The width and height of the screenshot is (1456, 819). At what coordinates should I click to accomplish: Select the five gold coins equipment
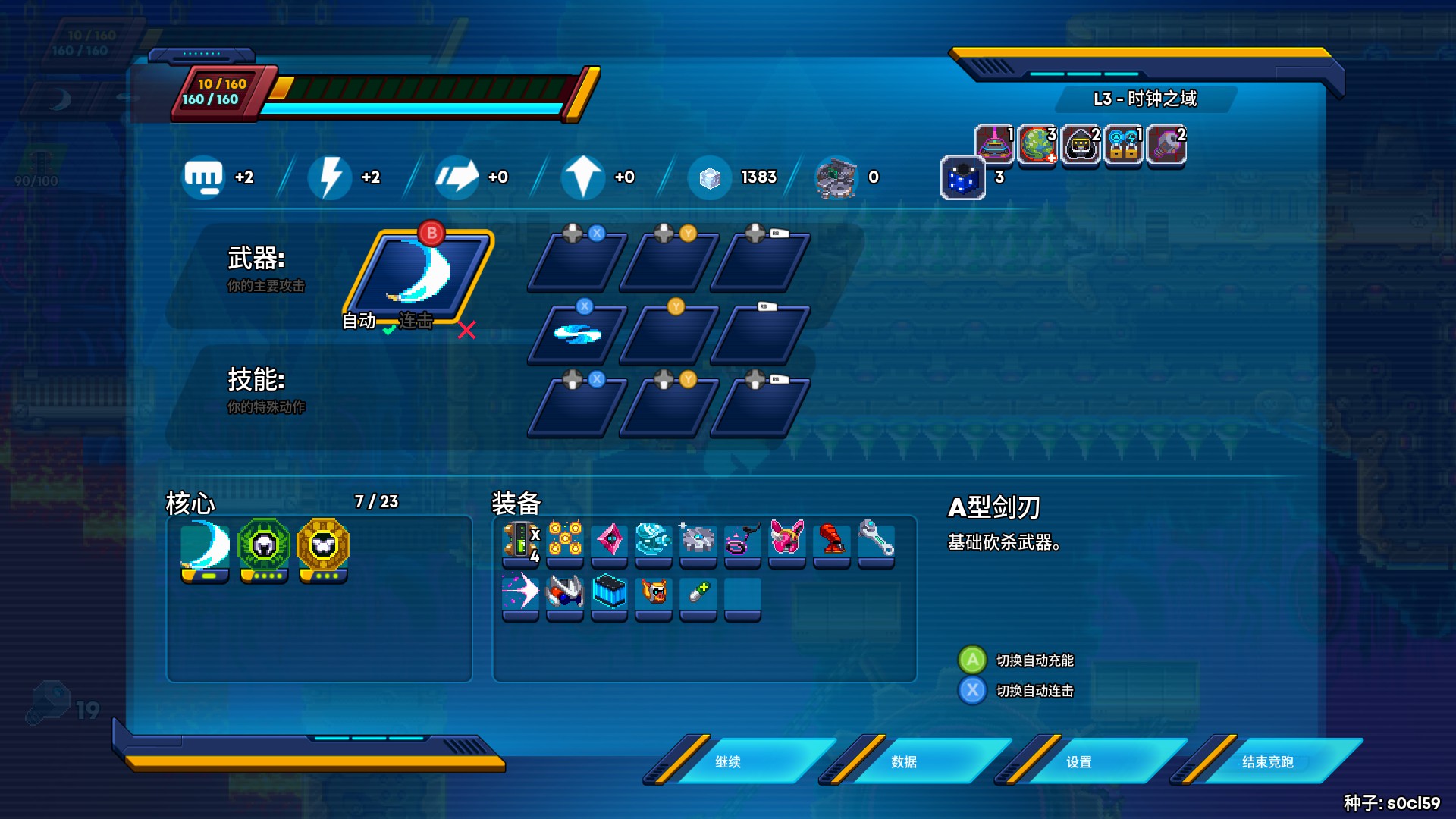(x=565, y=539)
